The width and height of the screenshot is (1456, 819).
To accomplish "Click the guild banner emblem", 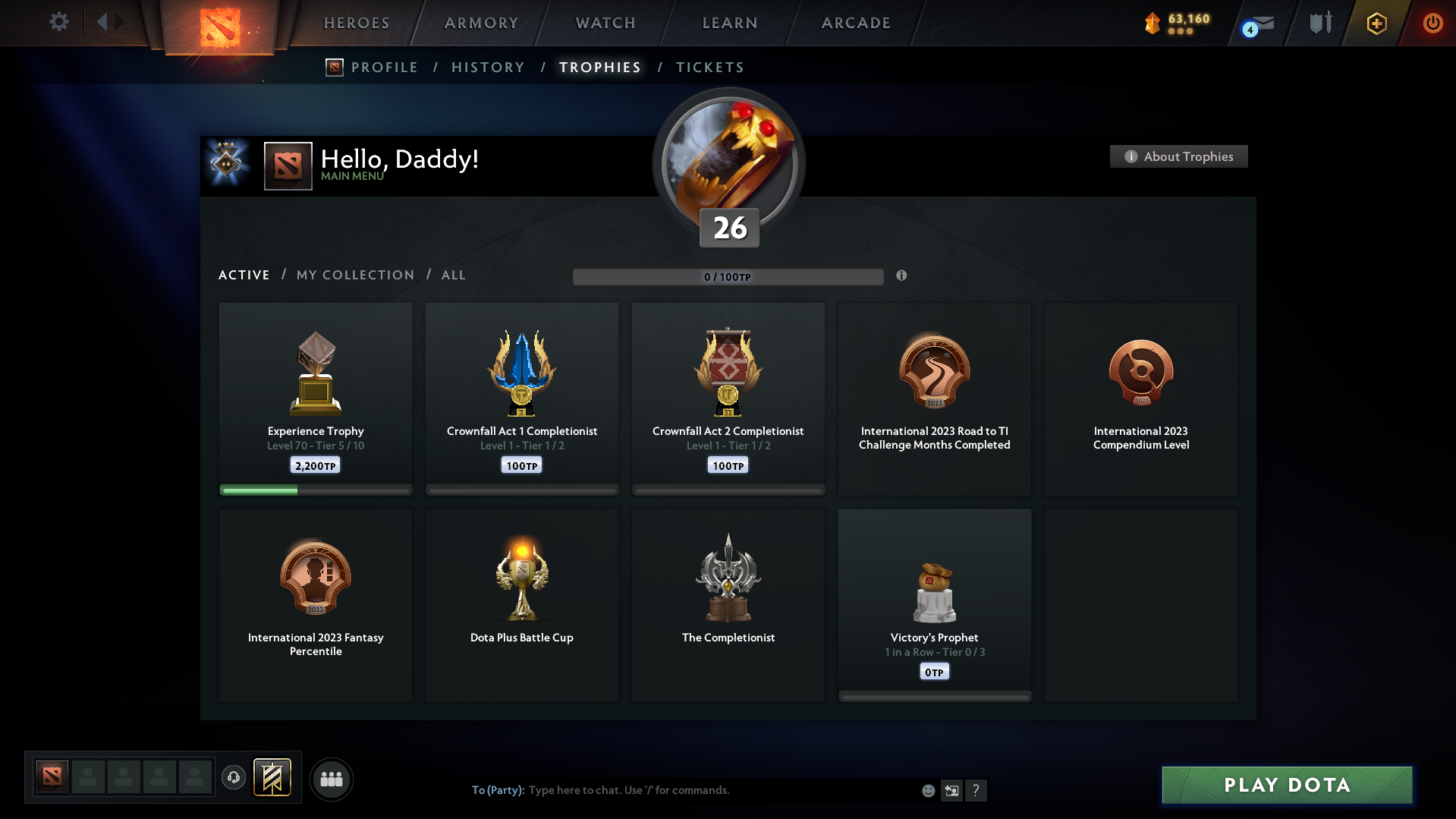I will (x=273, y=778).
